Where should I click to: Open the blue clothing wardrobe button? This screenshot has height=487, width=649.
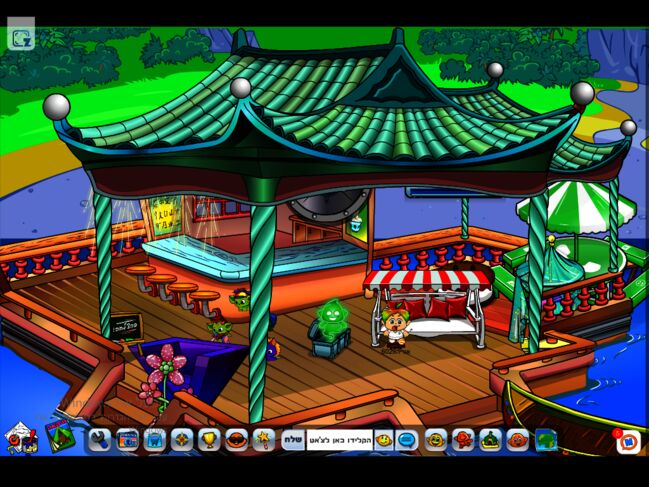click(155, 439)
